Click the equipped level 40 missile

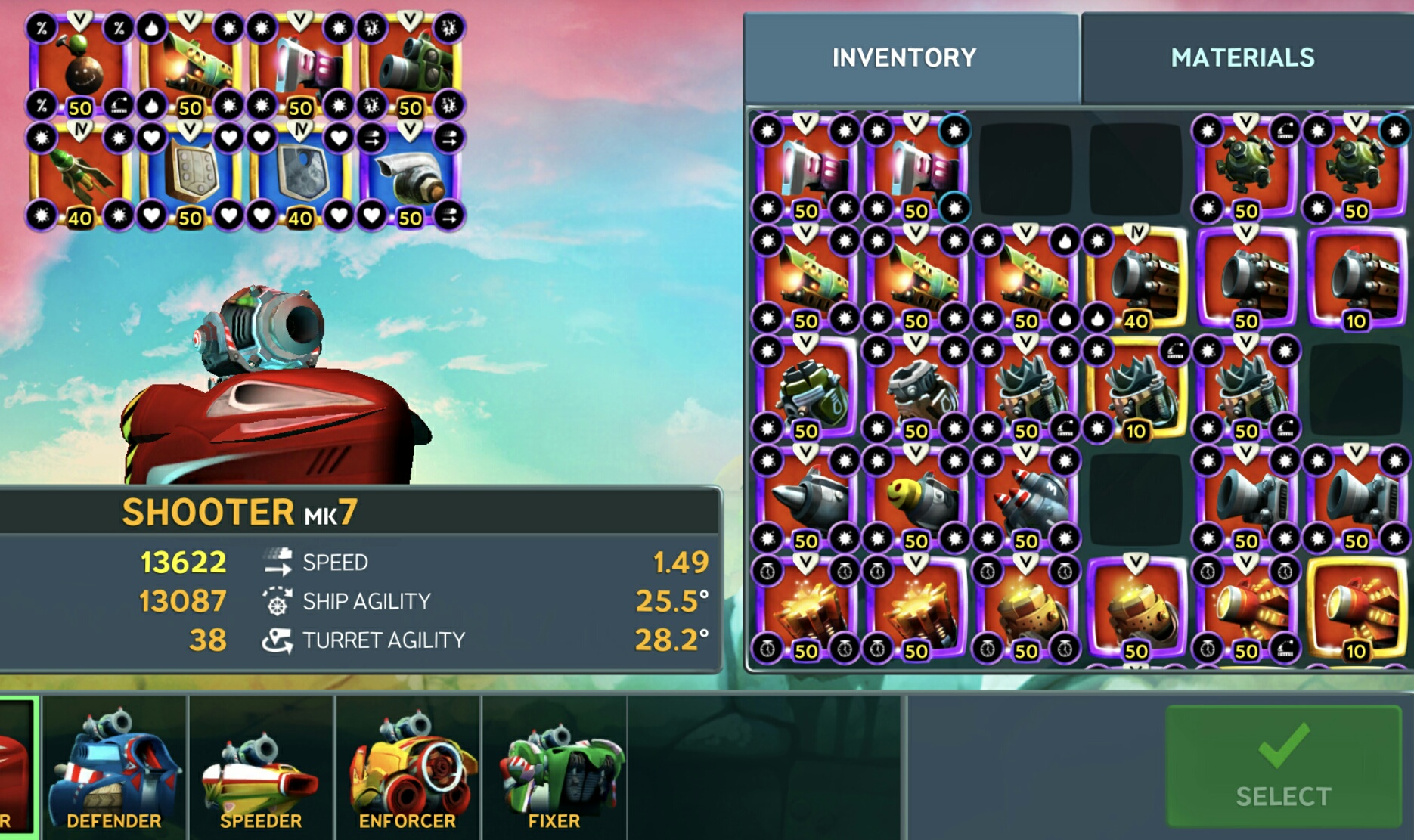79,175
